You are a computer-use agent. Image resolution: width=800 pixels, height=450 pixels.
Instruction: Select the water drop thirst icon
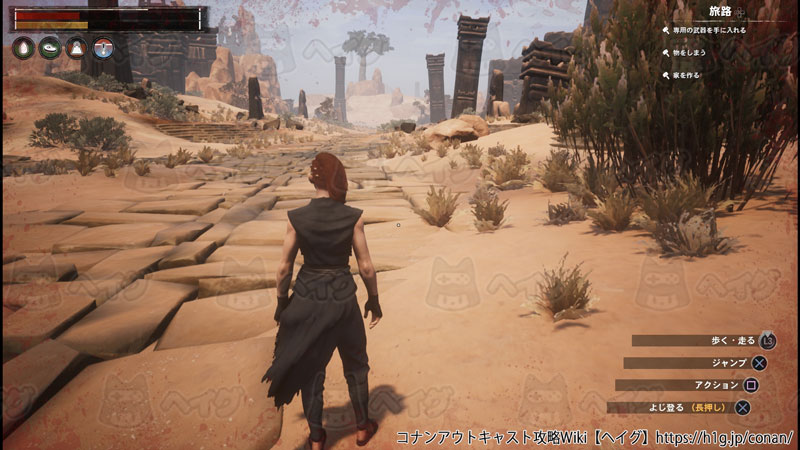click(23, 47)
